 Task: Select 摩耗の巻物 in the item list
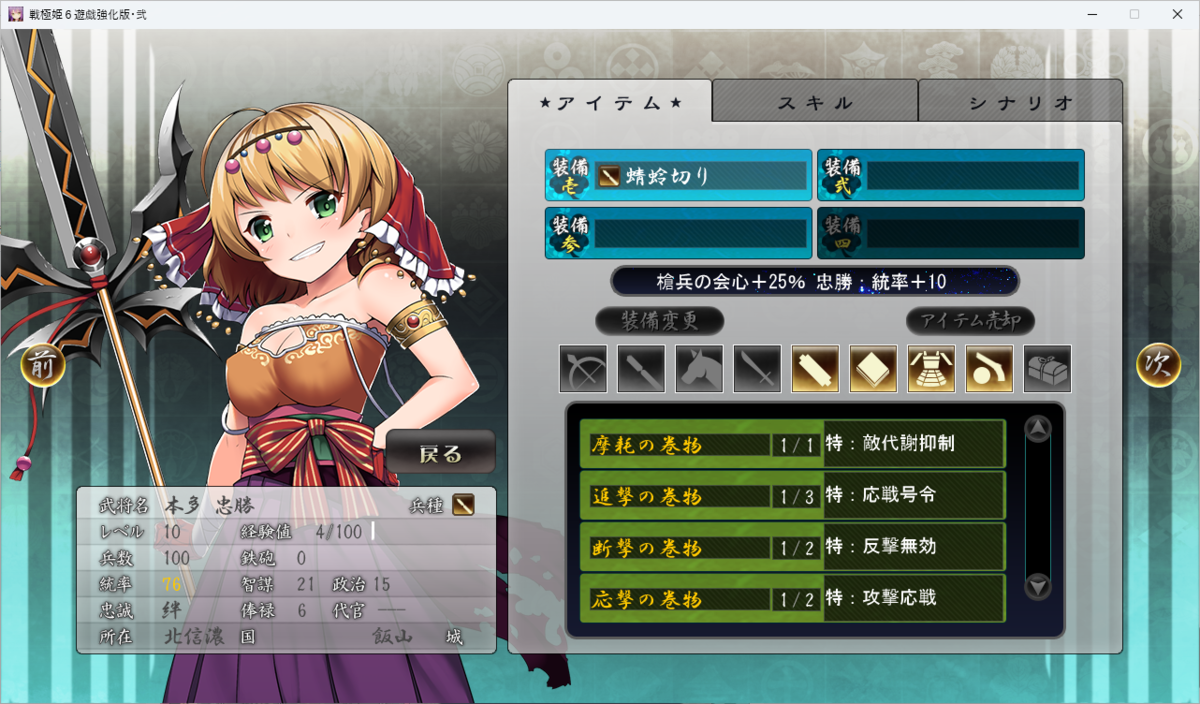(x=791, y=444)
